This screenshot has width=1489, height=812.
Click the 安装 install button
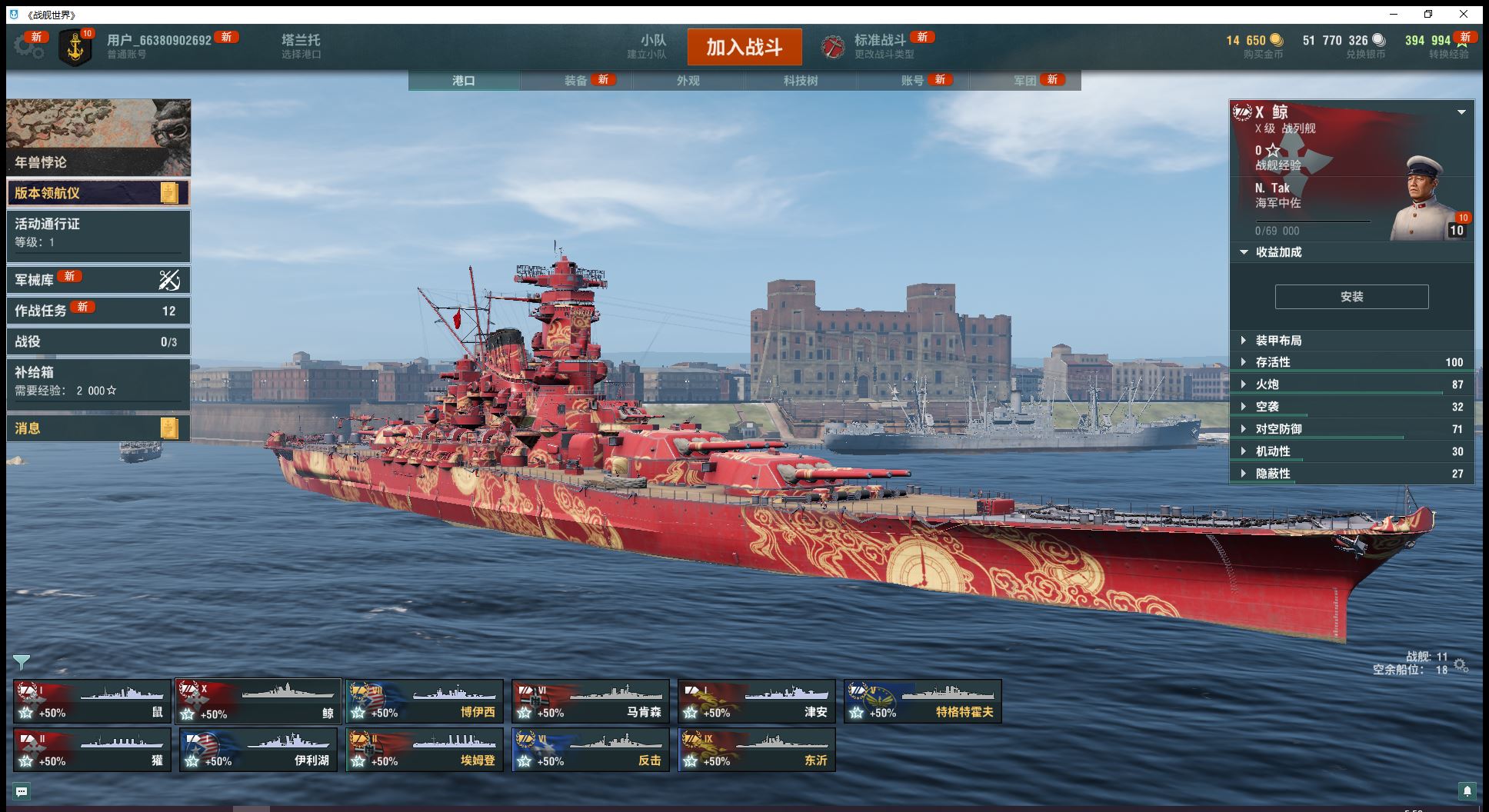click(1351, 297)
